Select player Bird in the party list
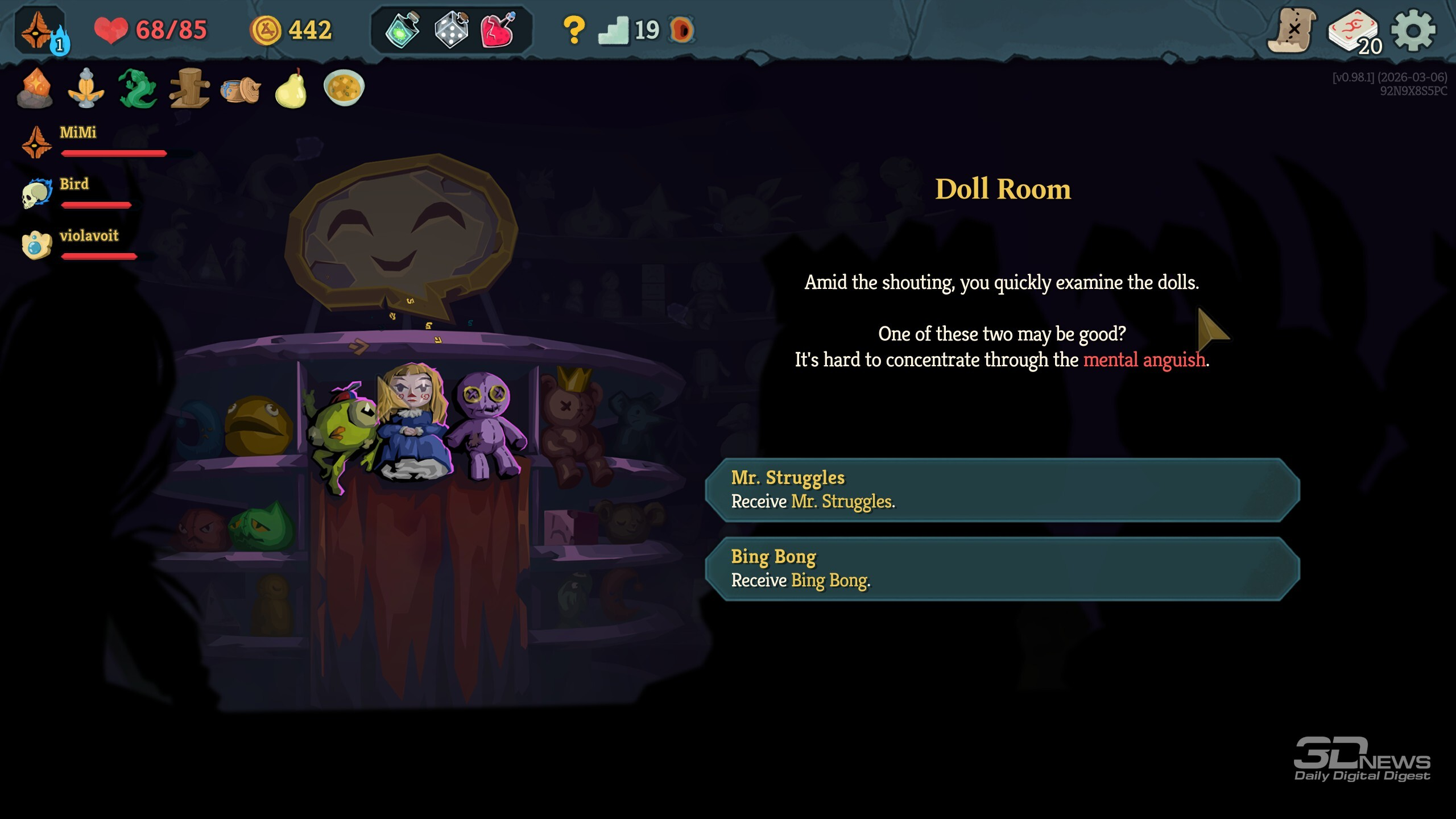The image size is (1456, 819). click(74, 185)
